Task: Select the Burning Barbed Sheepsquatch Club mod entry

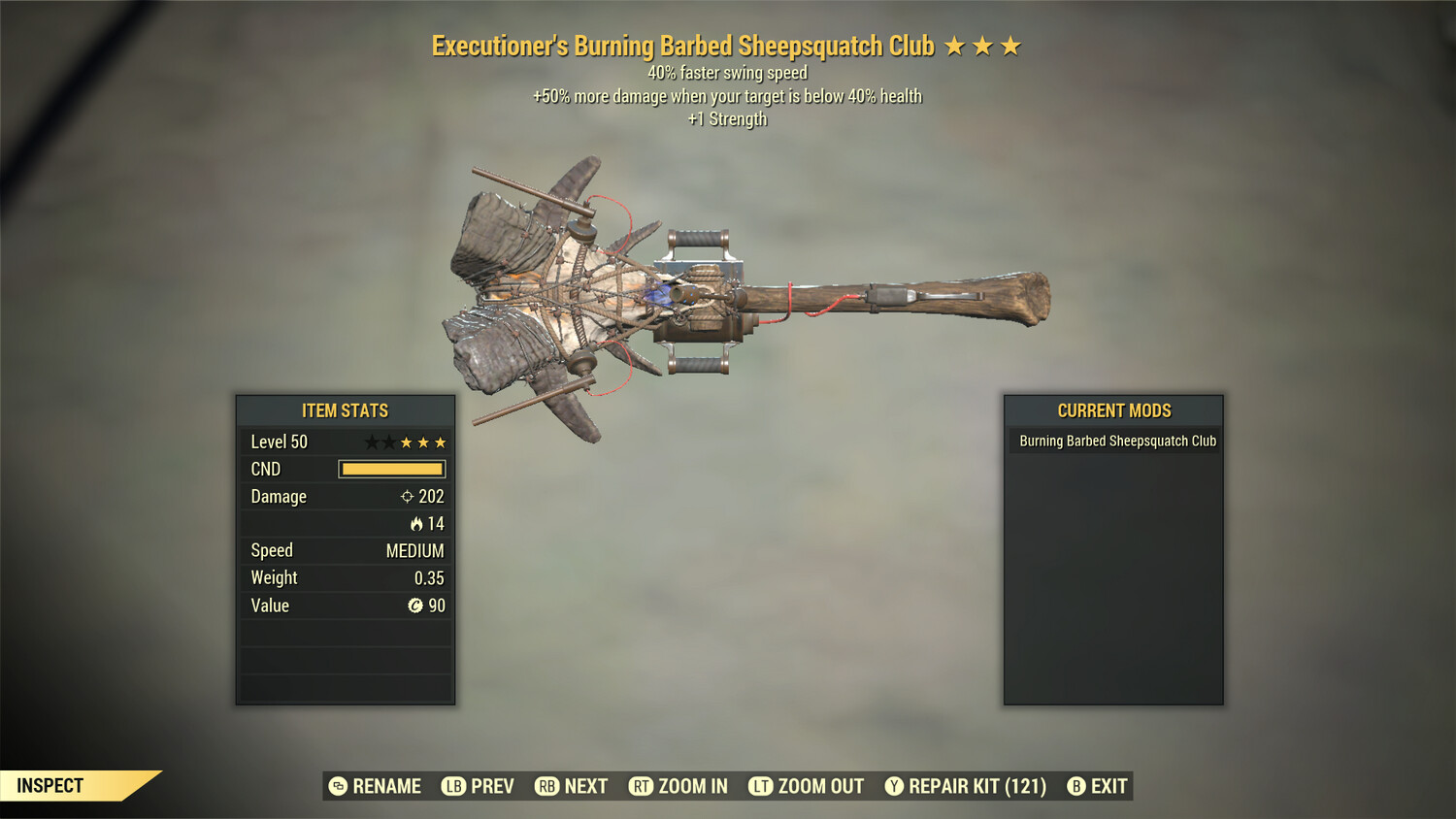Action: coord(1114,441)
